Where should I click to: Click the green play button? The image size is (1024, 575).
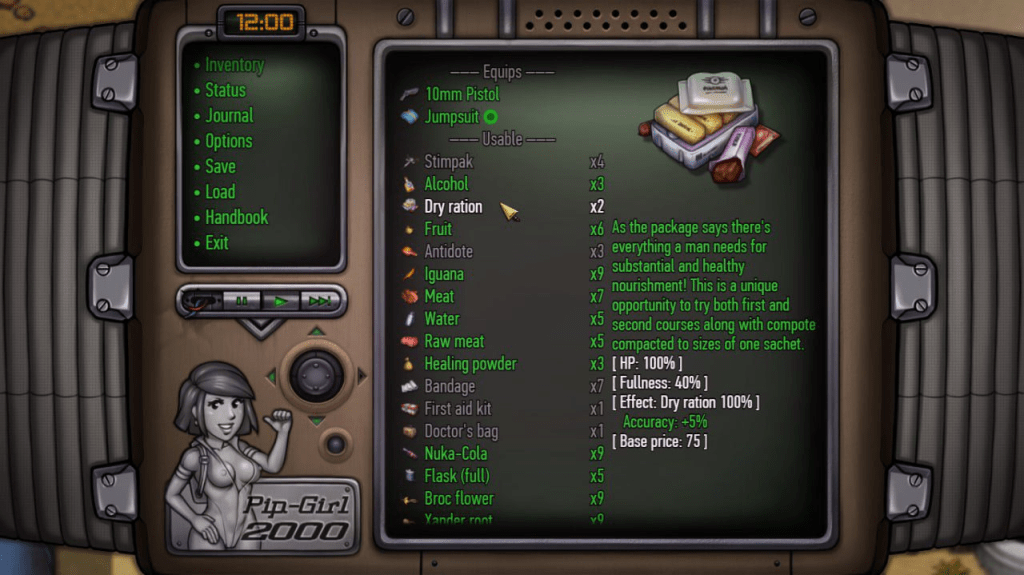[281, 300]
